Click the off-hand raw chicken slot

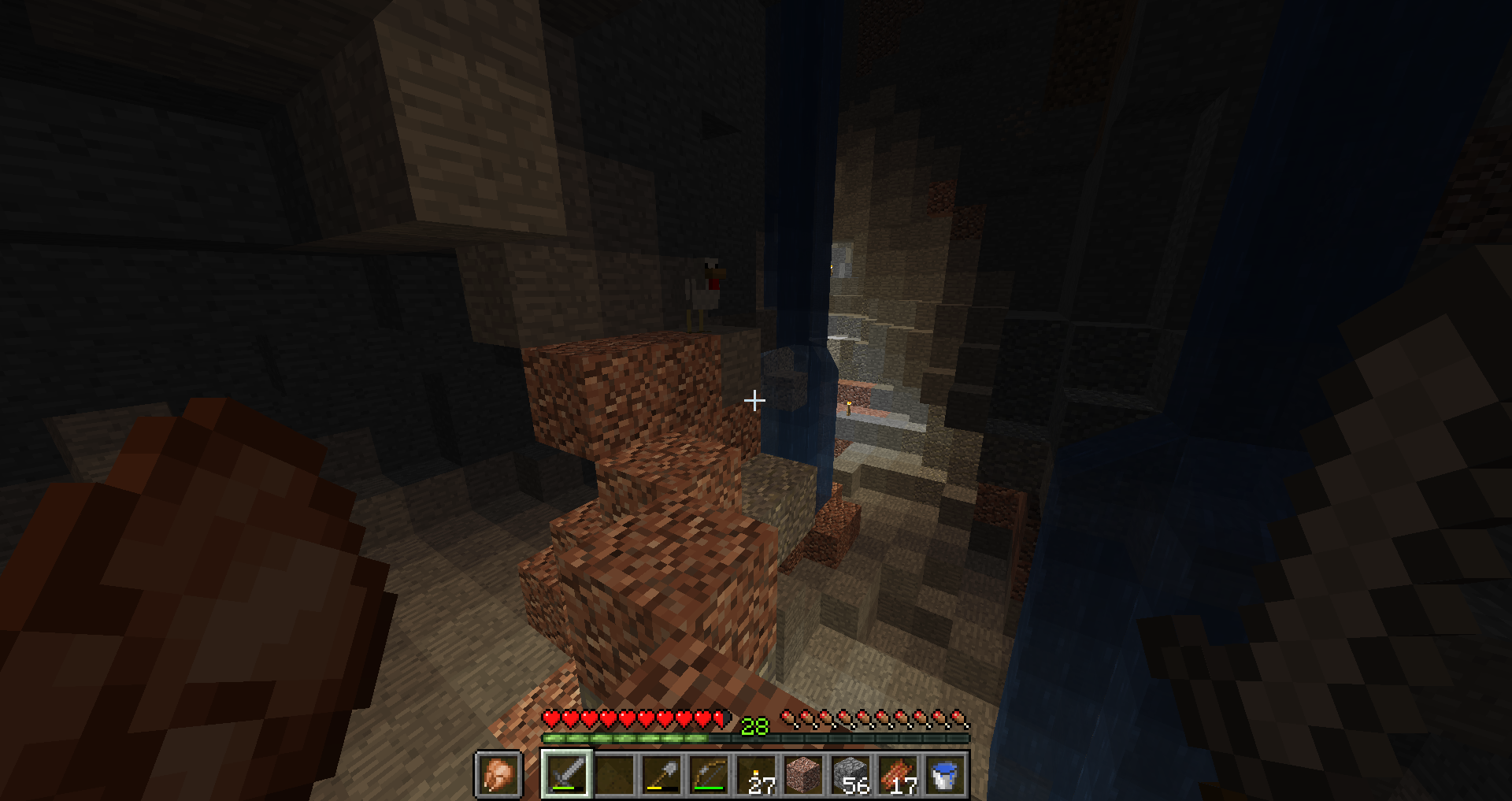[x=498, y=774]
